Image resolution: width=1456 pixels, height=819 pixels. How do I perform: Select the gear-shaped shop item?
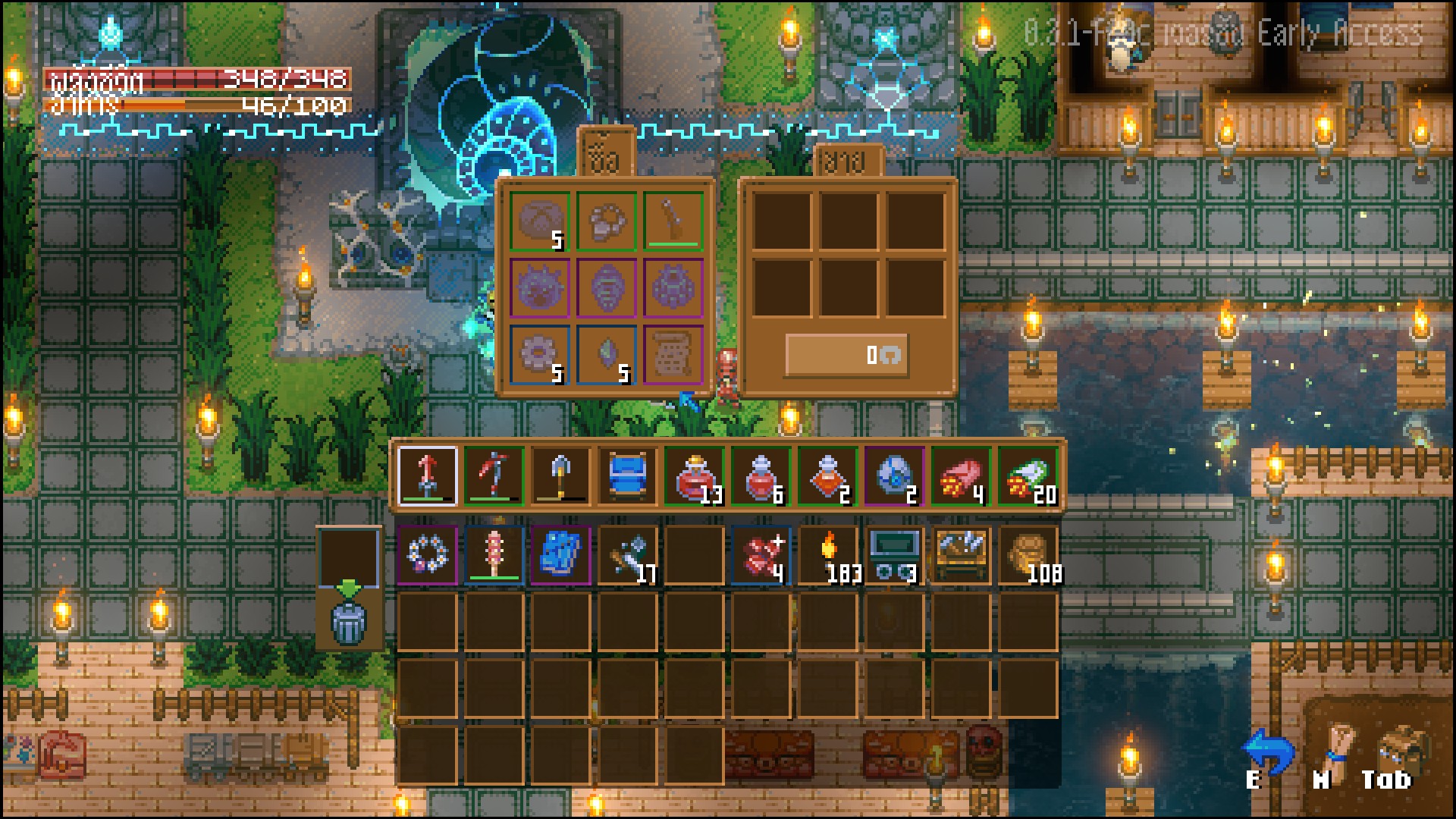[539, 354]
